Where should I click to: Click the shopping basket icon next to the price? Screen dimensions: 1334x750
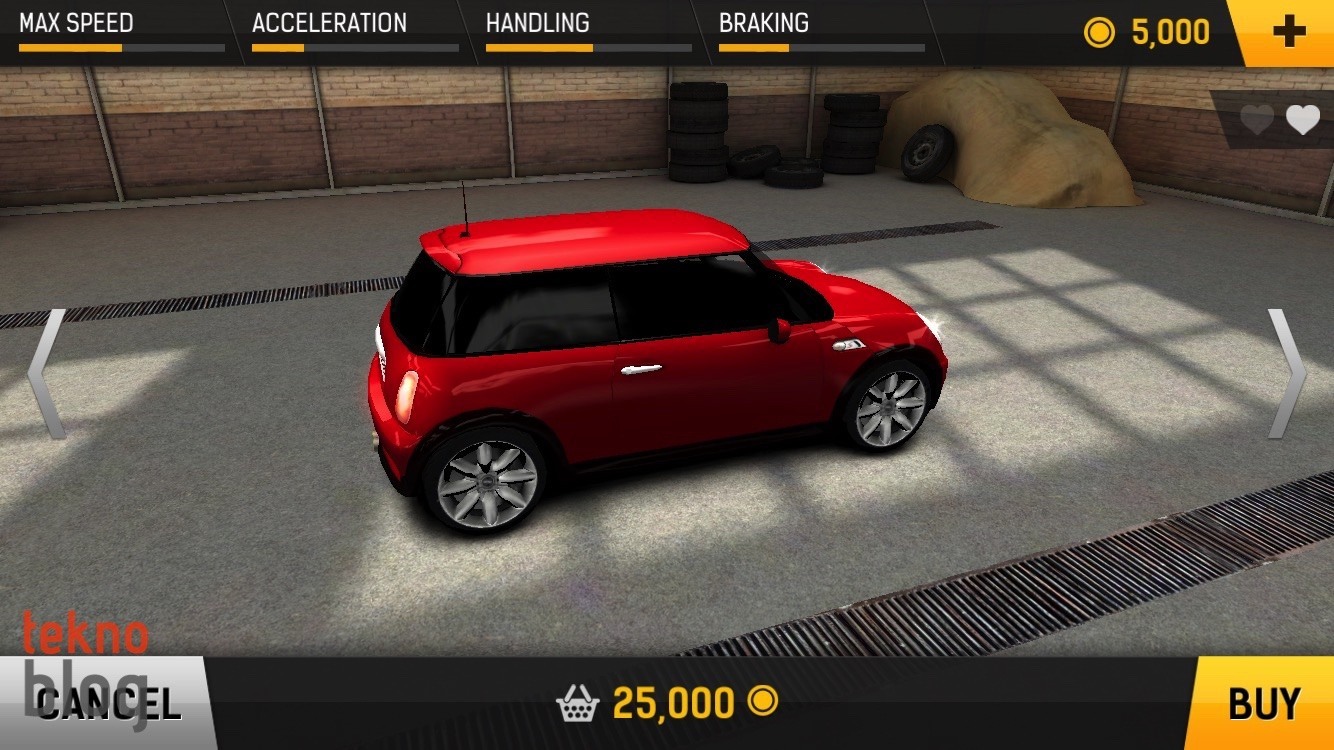coord(578,703)
